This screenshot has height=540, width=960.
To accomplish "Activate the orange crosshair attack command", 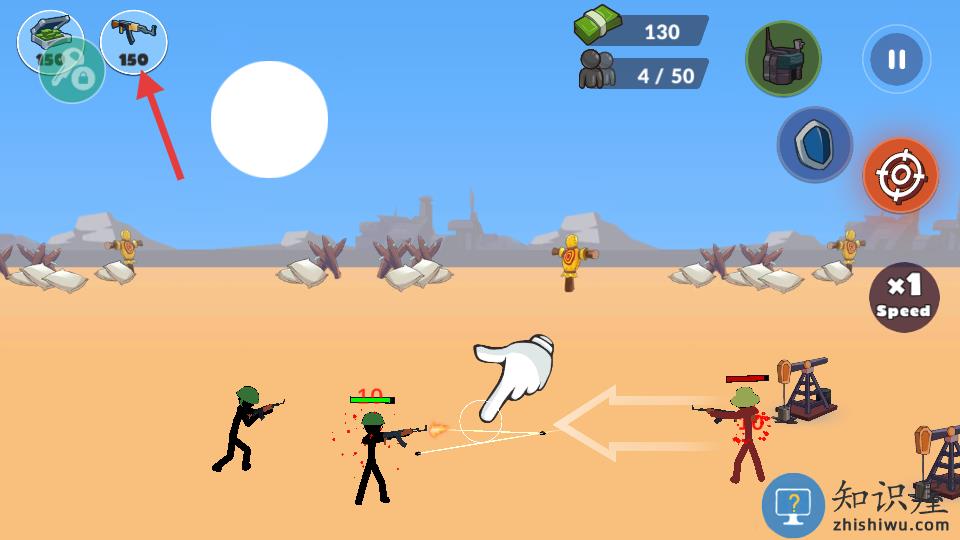I will [x=900, y=176].
